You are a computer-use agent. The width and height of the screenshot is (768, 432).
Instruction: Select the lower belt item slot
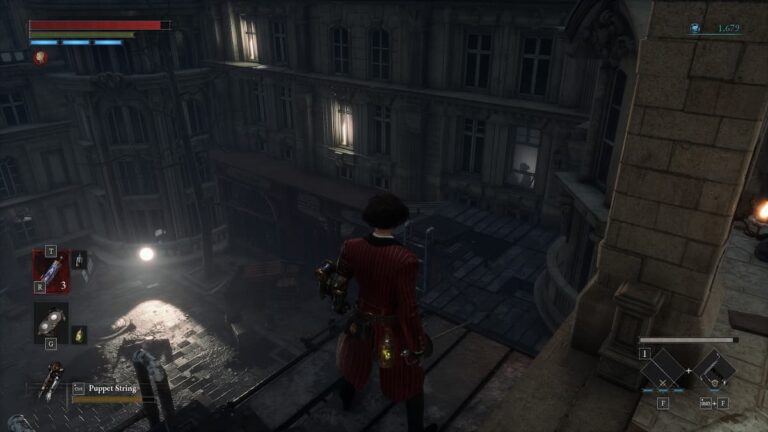click(50, 322)
